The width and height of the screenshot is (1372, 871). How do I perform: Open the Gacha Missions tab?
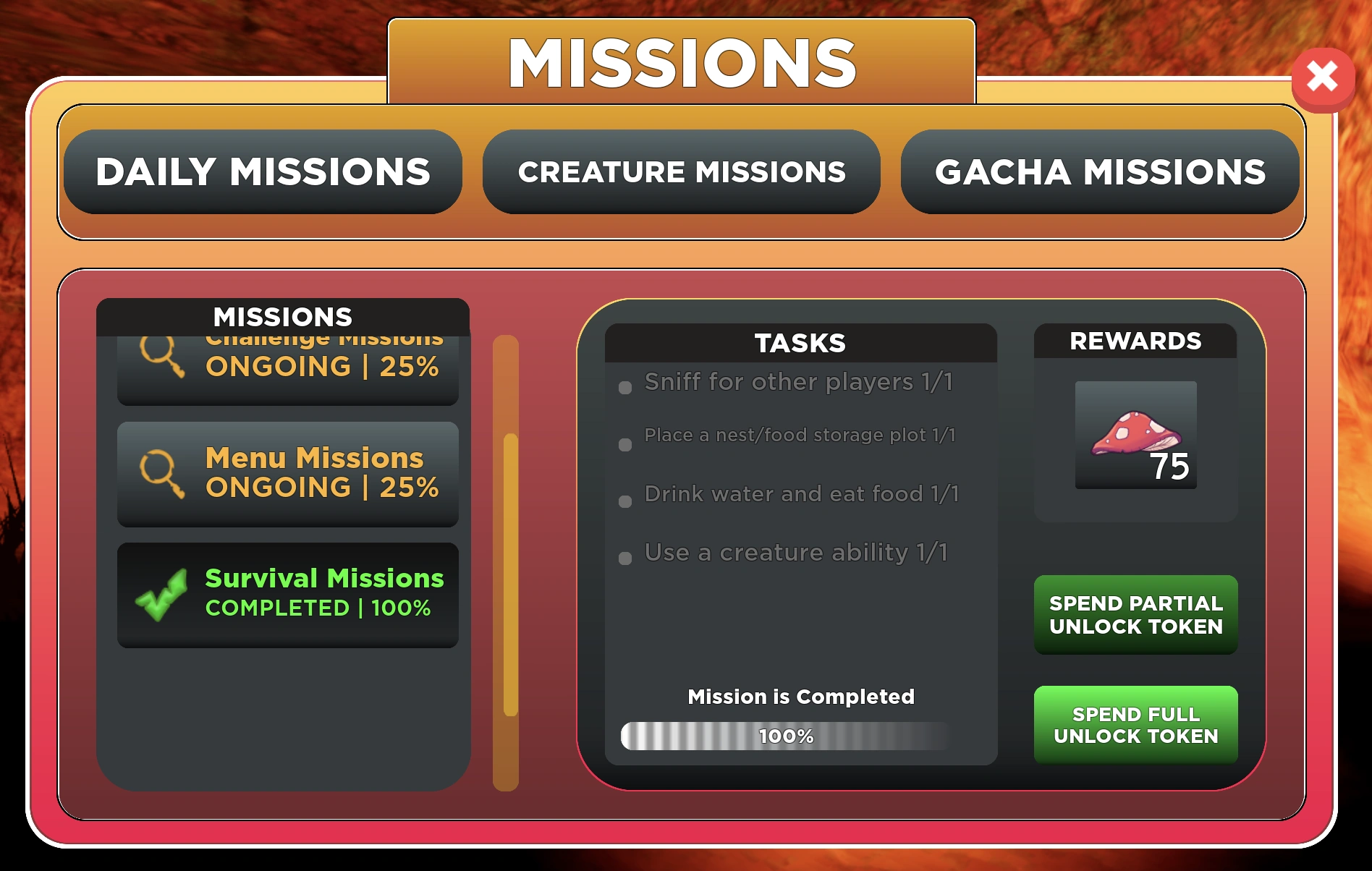[1100, 172]
